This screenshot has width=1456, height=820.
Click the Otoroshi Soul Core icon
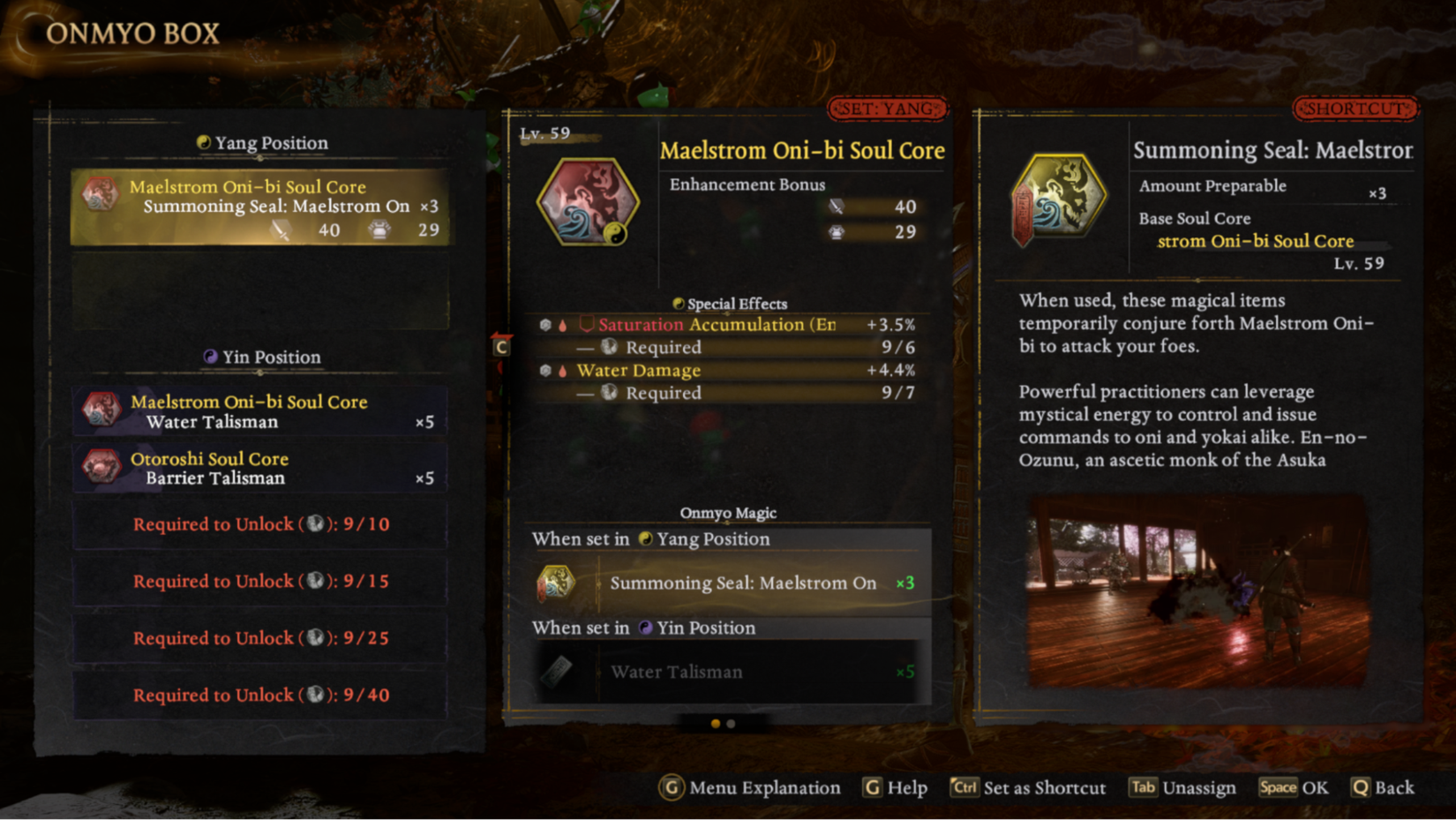point(105,467)
